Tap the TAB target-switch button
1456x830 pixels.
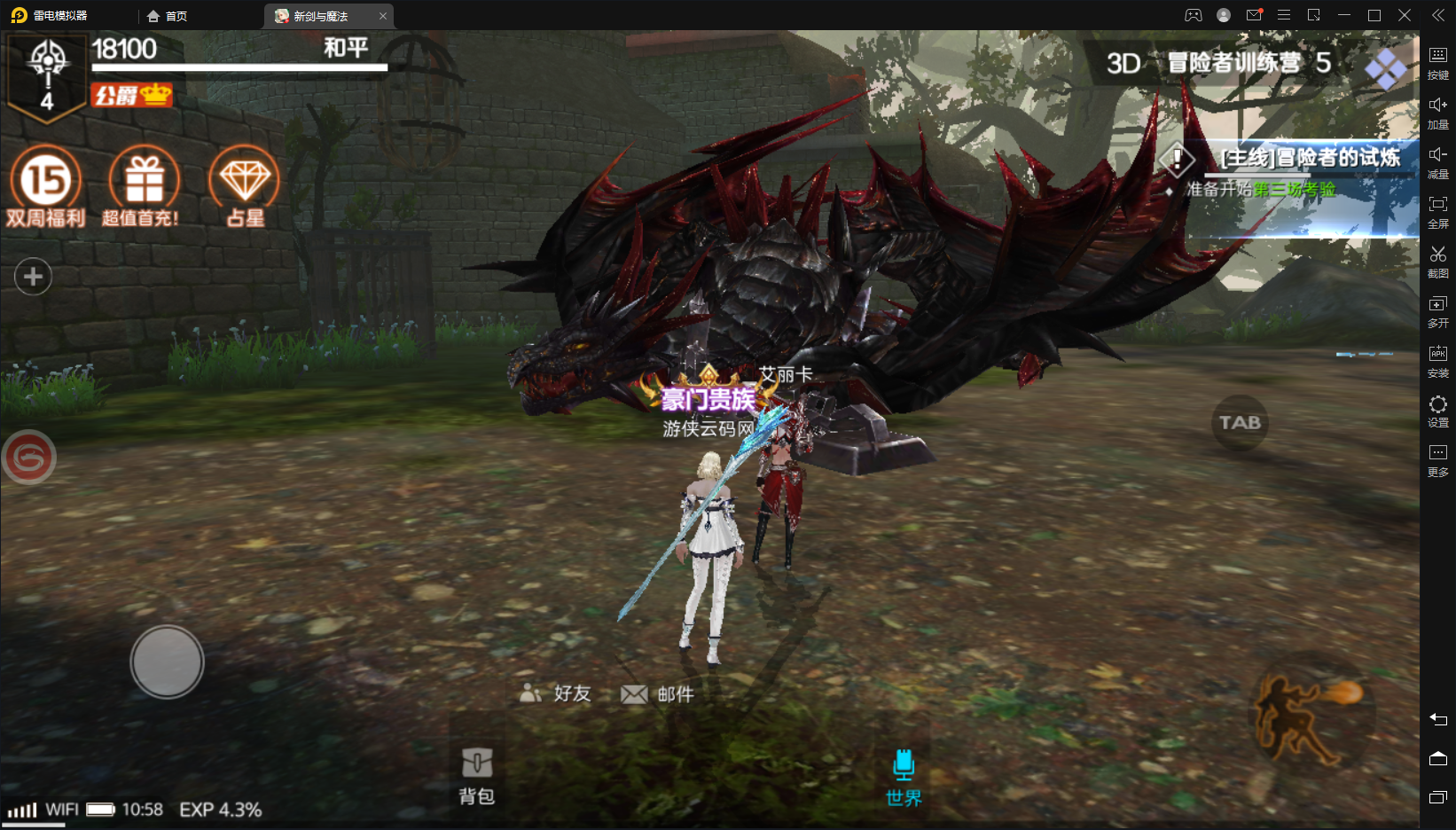pyautogui.click(x=1240, y=423)
